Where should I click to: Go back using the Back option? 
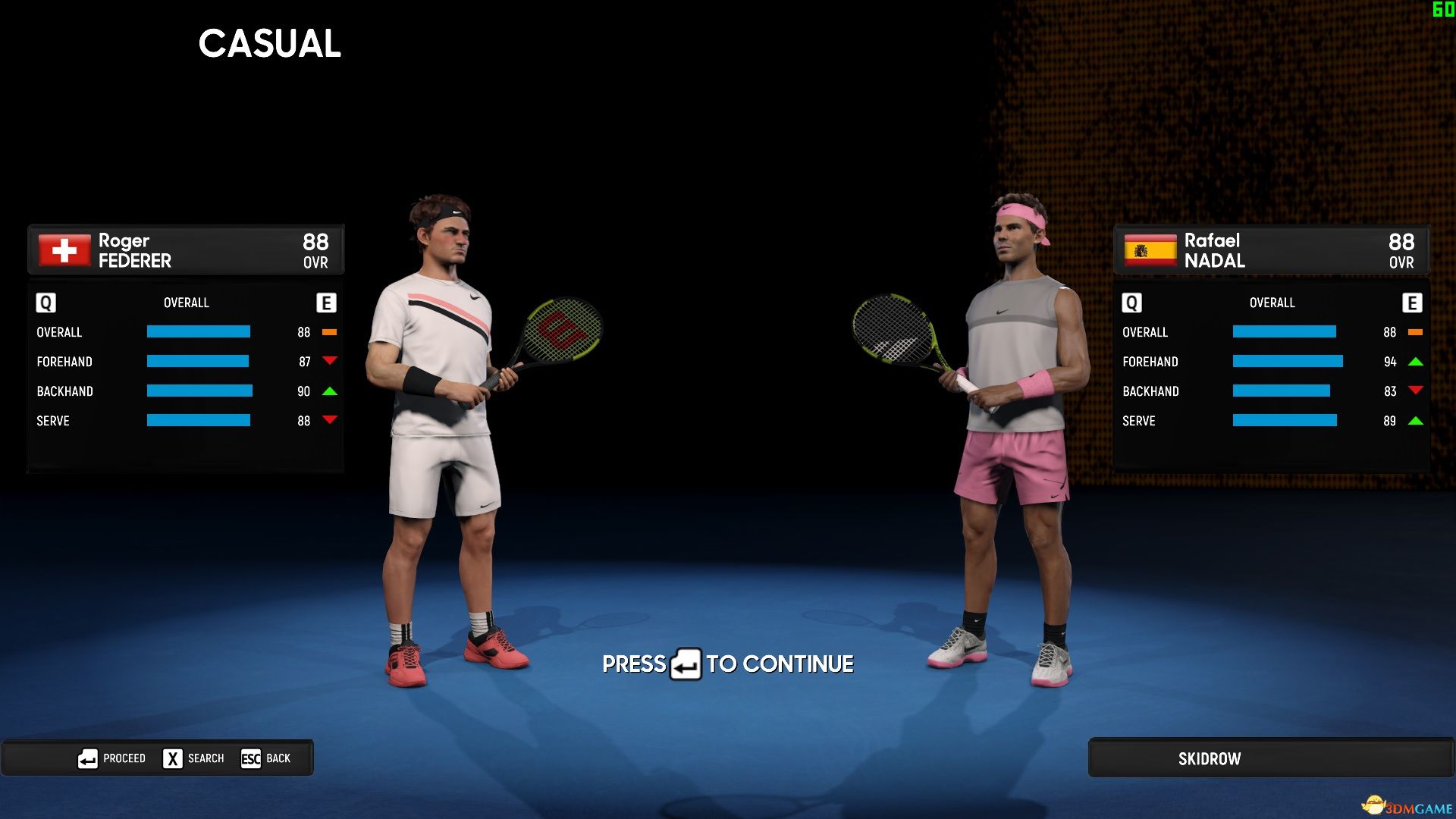pos(266,758)
